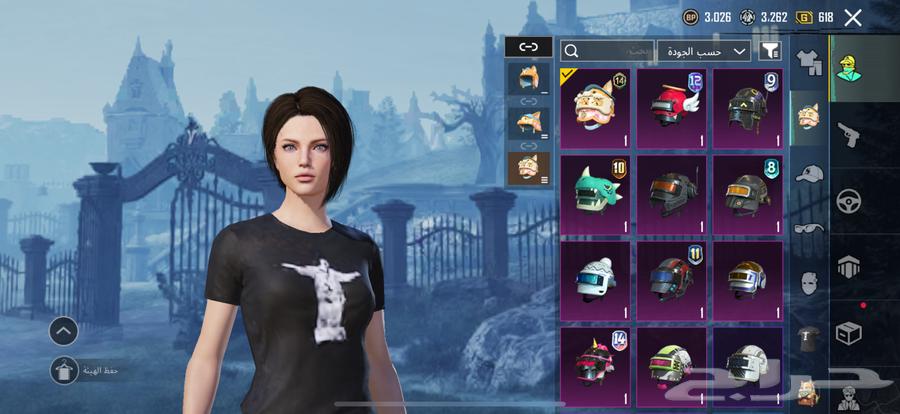900x414 pixels.
Task: Open the sort by quality dropdown
Action: 703,50
